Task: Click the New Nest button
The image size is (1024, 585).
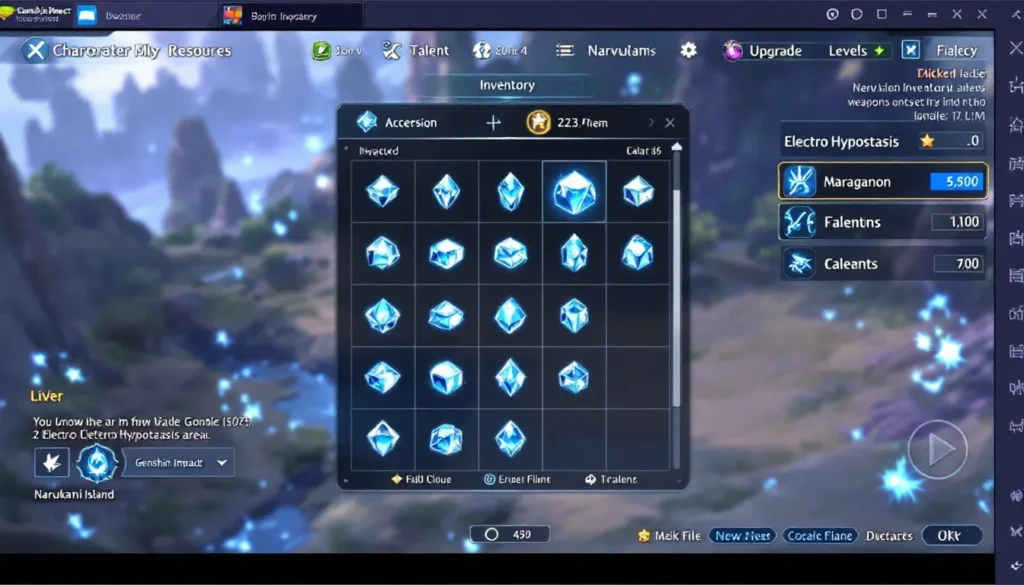Action: (742, 536)
